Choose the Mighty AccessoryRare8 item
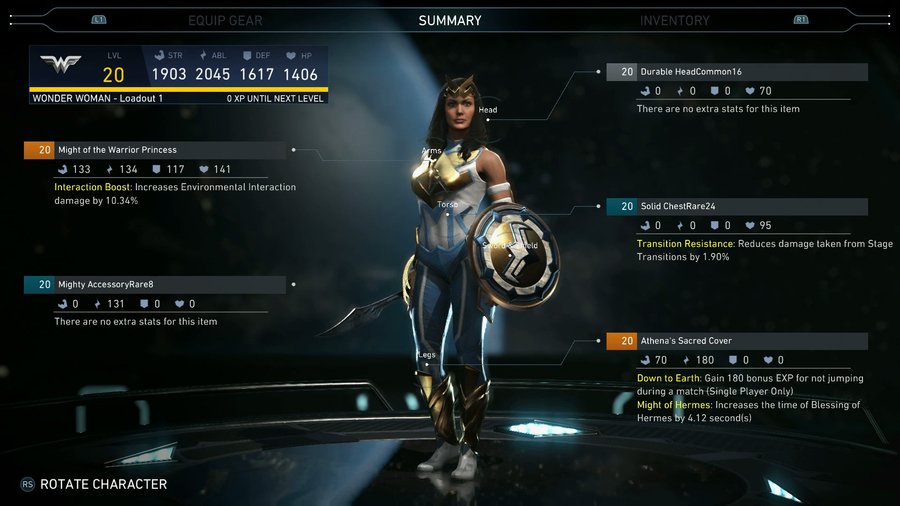Screen dimensions: 900x506 tap(156, 284)
